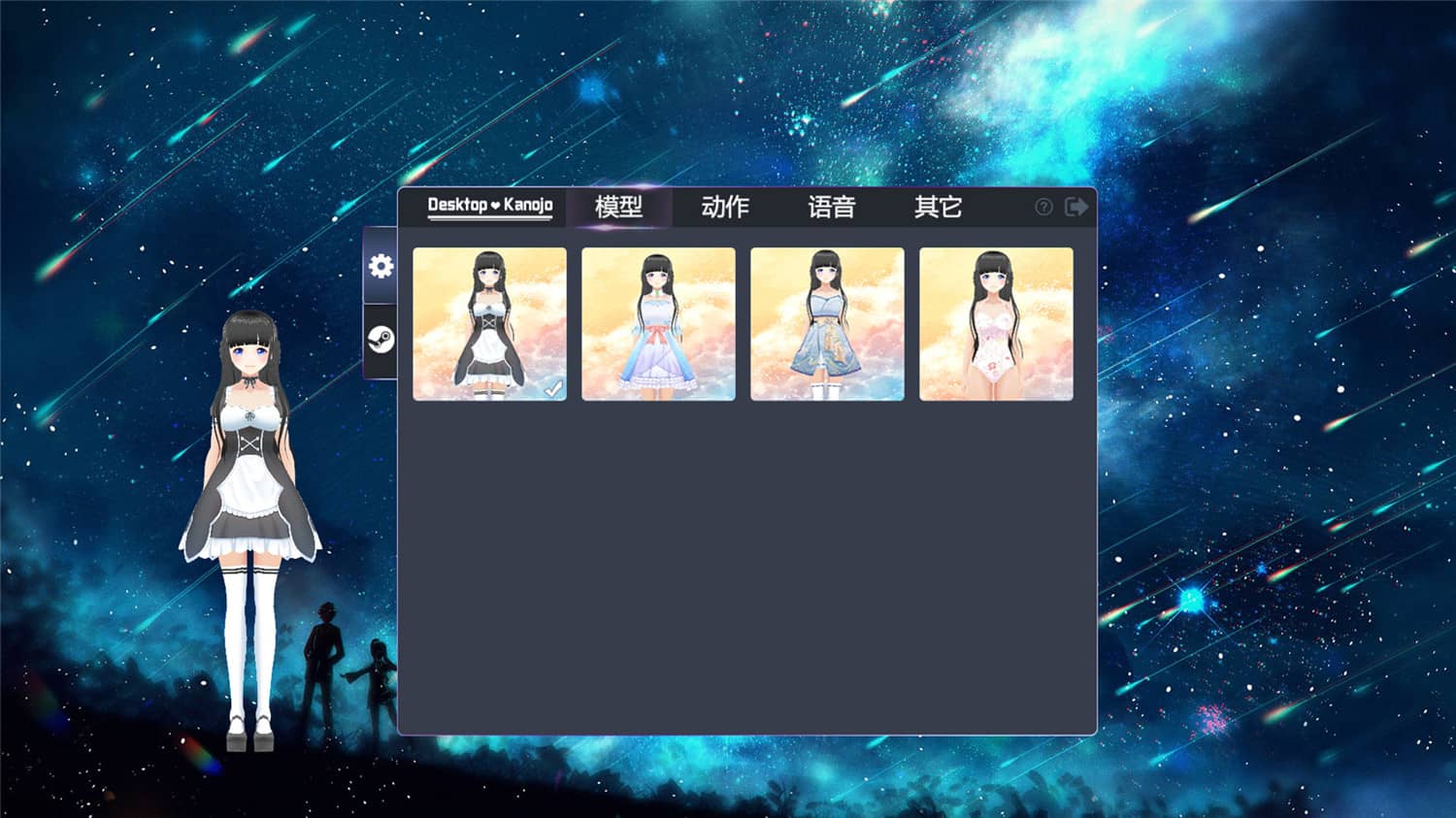Click the Desktop Kanojo logo text
The width and height of the screenshot is (1456, 818).
(489, 206)
